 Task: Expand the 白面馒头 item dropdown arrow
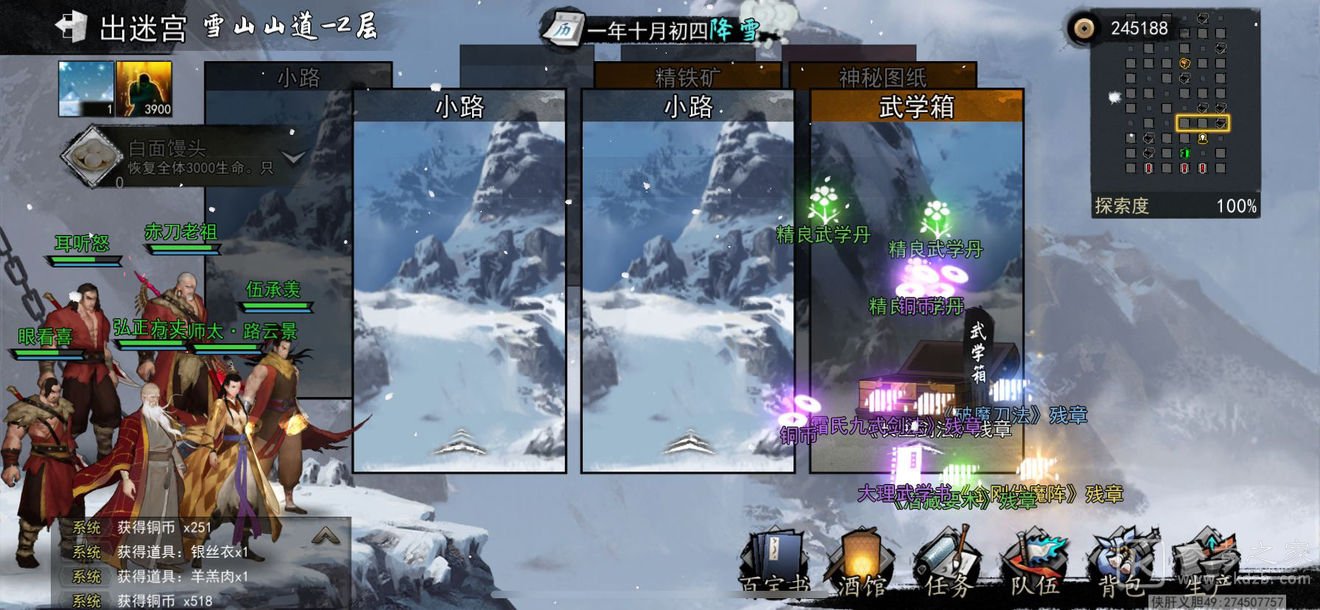(x=293, y=157)
